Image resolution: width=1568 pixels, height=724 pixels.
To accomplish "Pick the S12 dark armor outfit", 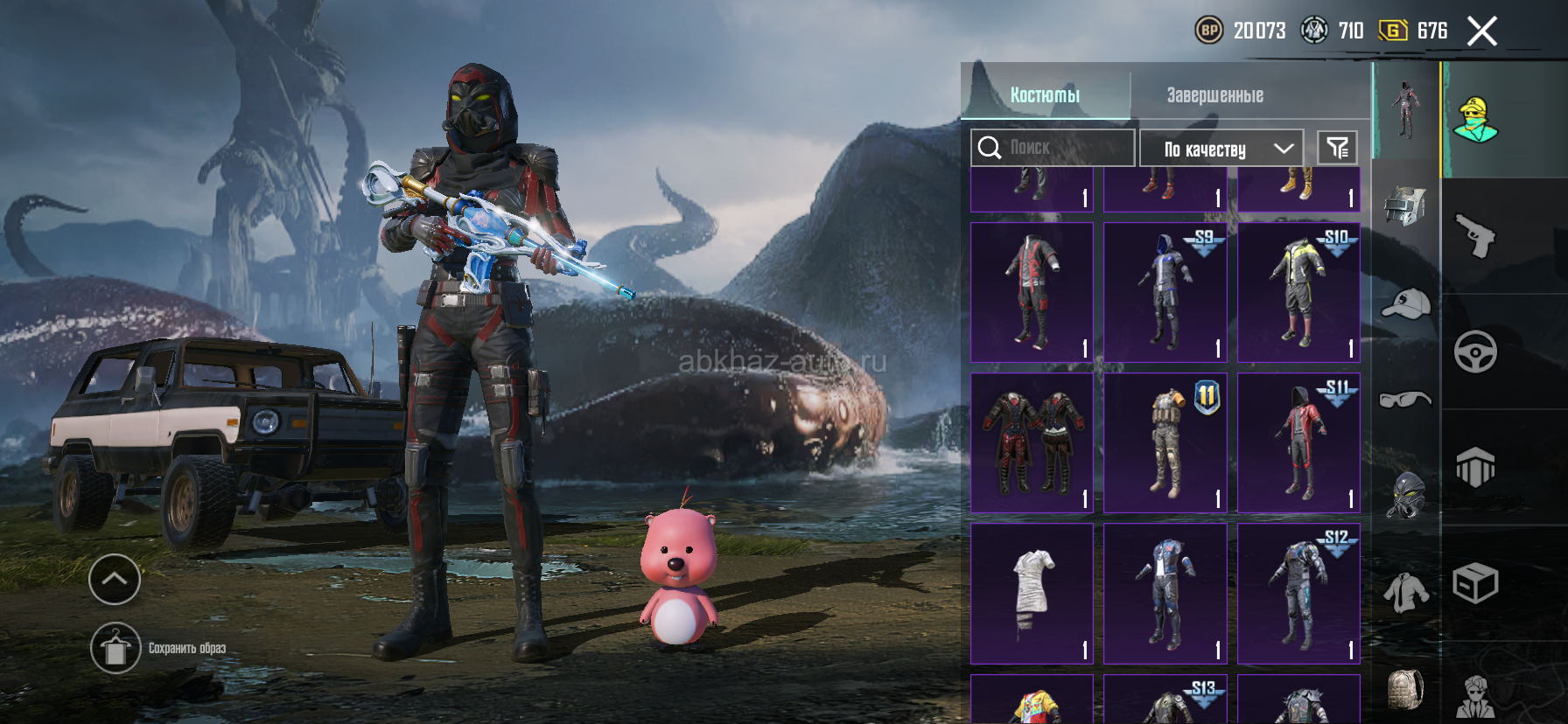I will [x=1298, y=594].
